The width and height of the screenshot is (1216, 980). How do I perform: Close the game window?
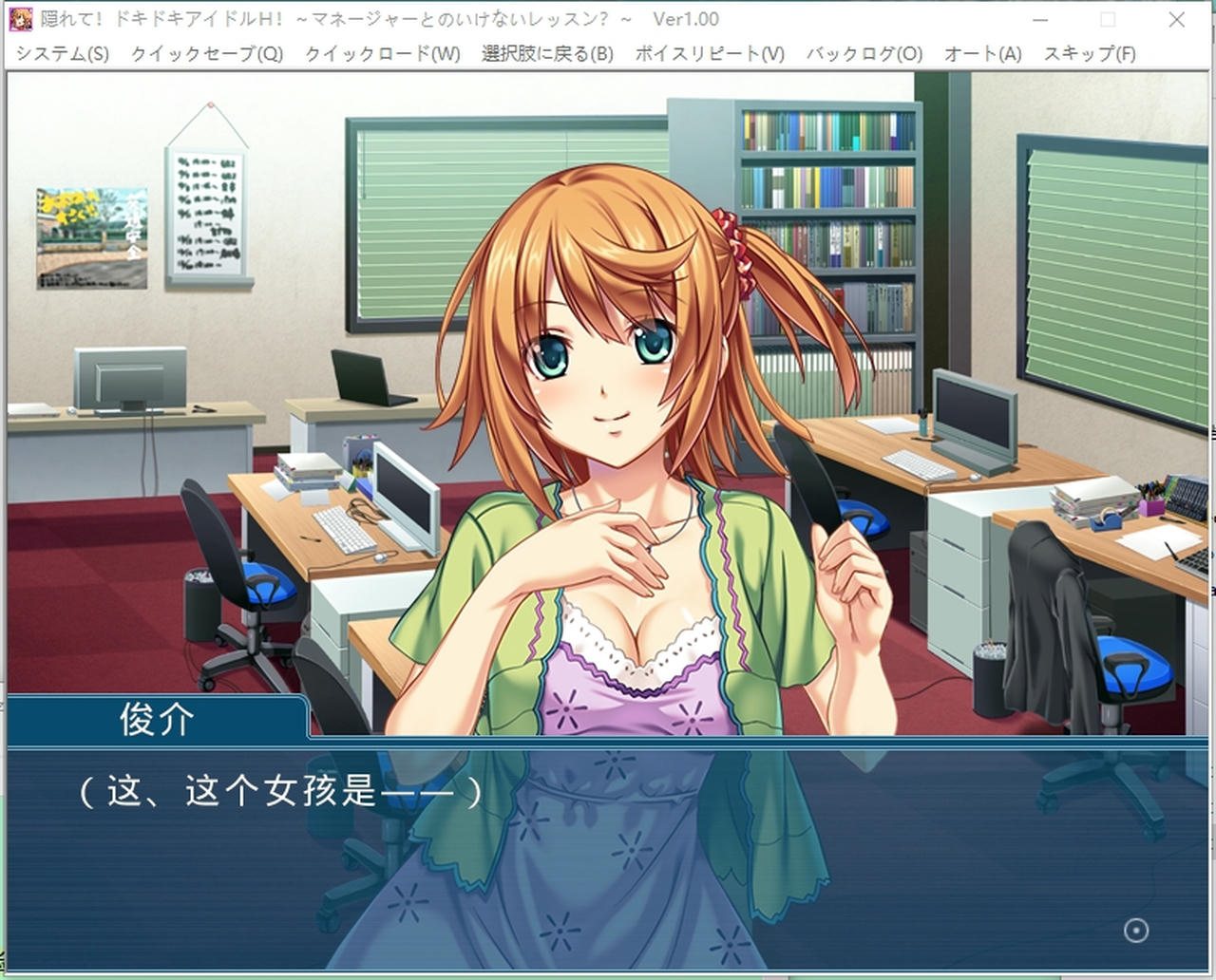1177,18
